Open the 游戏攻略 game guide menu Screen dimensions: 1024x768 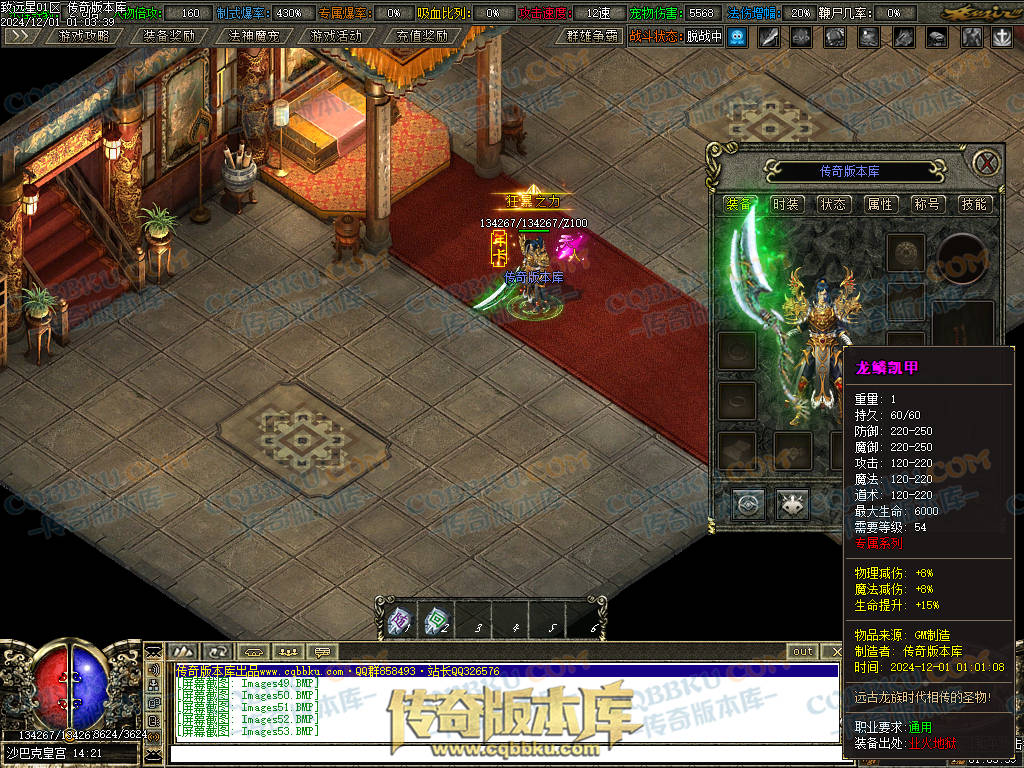[x=84, y=36]
